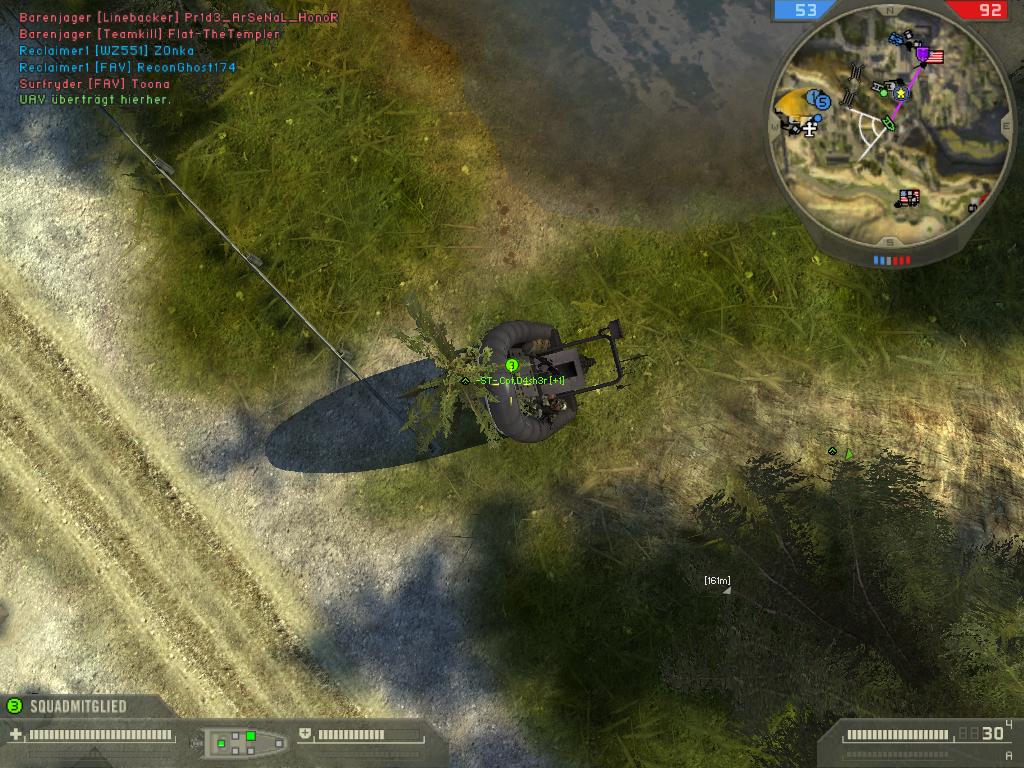Click the southern US flag marker on minimap
The width and height of the screenshot is (1024, 768).
(x=909, y=198)
